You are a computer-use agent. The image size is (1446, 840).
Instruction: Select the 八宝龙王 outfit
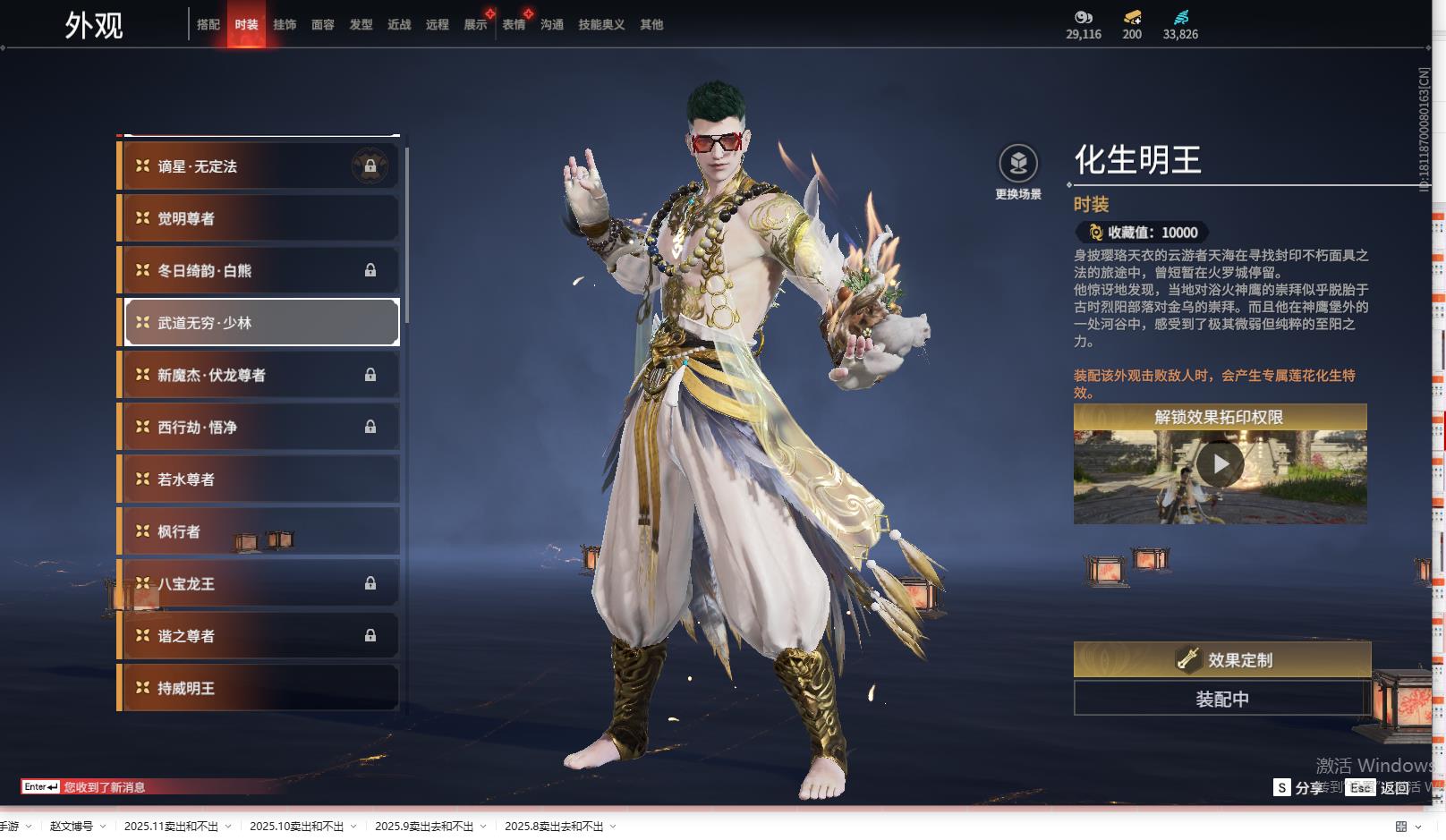[x=259, y=584]
